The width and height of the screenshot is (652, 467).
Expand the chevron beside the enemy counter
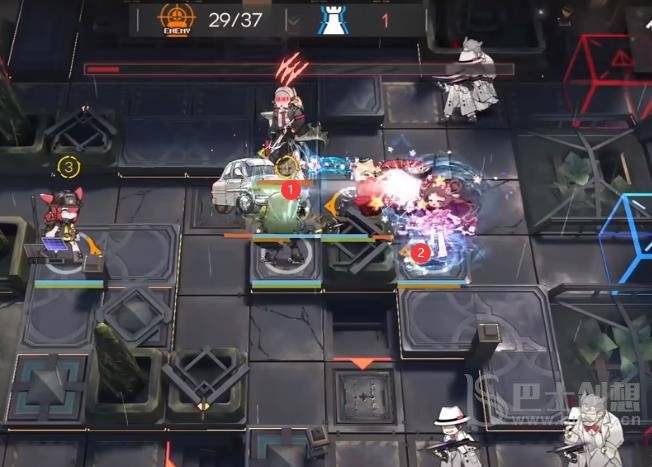click(x=293, y=20)
